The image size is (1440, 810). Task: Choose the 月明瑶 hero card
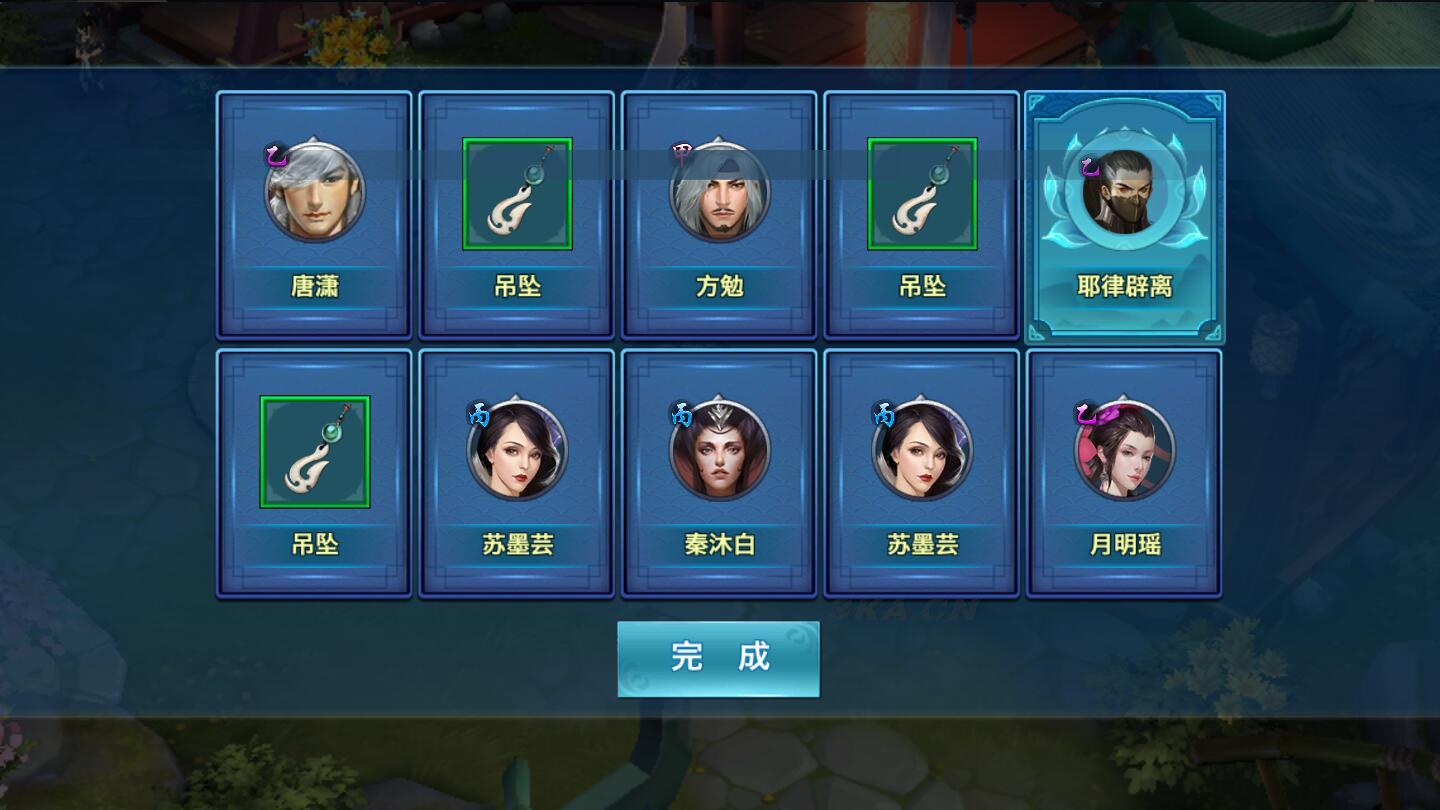coord(1124,473)
